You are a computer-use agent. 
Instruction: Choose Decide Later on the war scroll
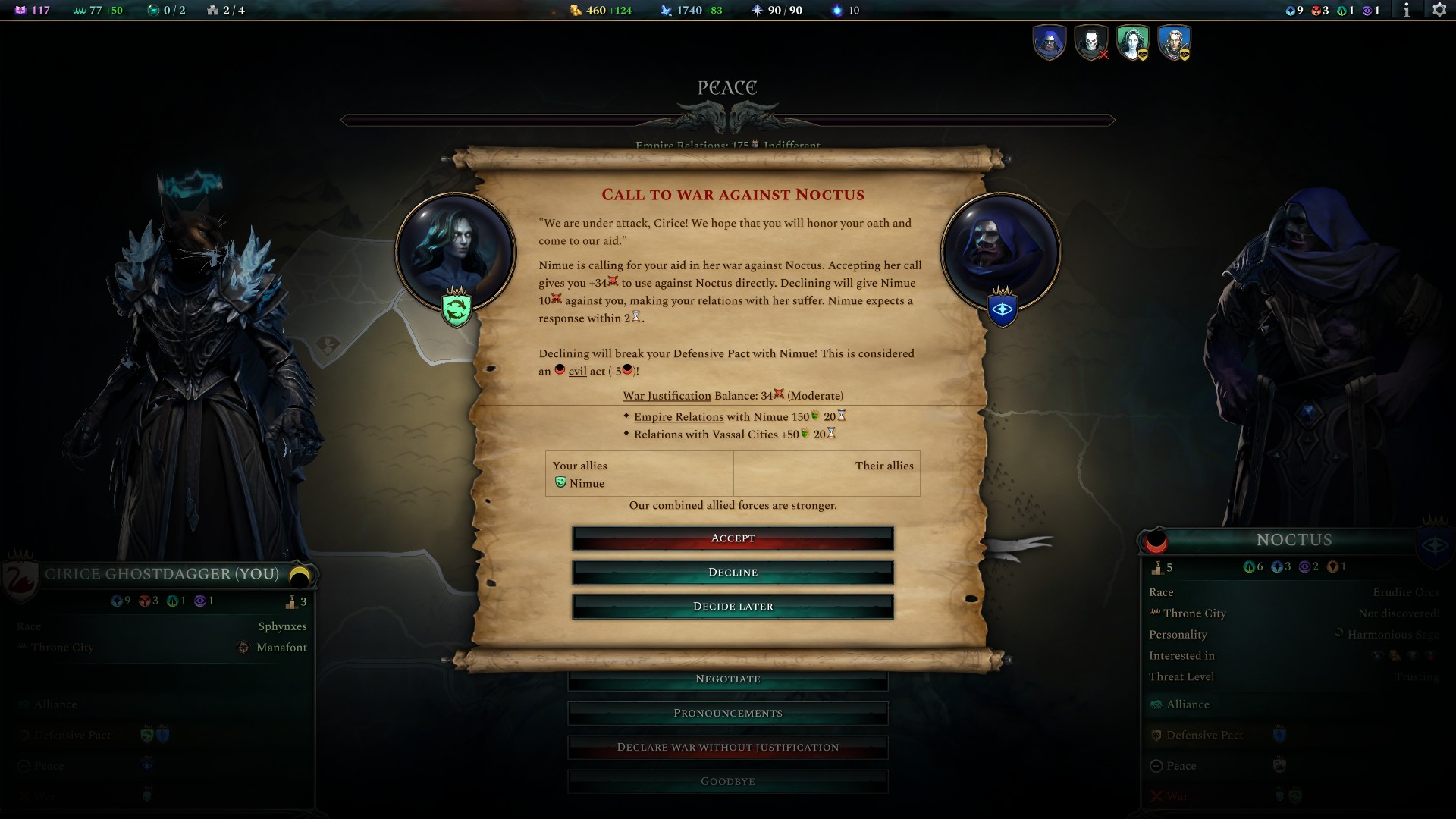click(x=733, y=606)
